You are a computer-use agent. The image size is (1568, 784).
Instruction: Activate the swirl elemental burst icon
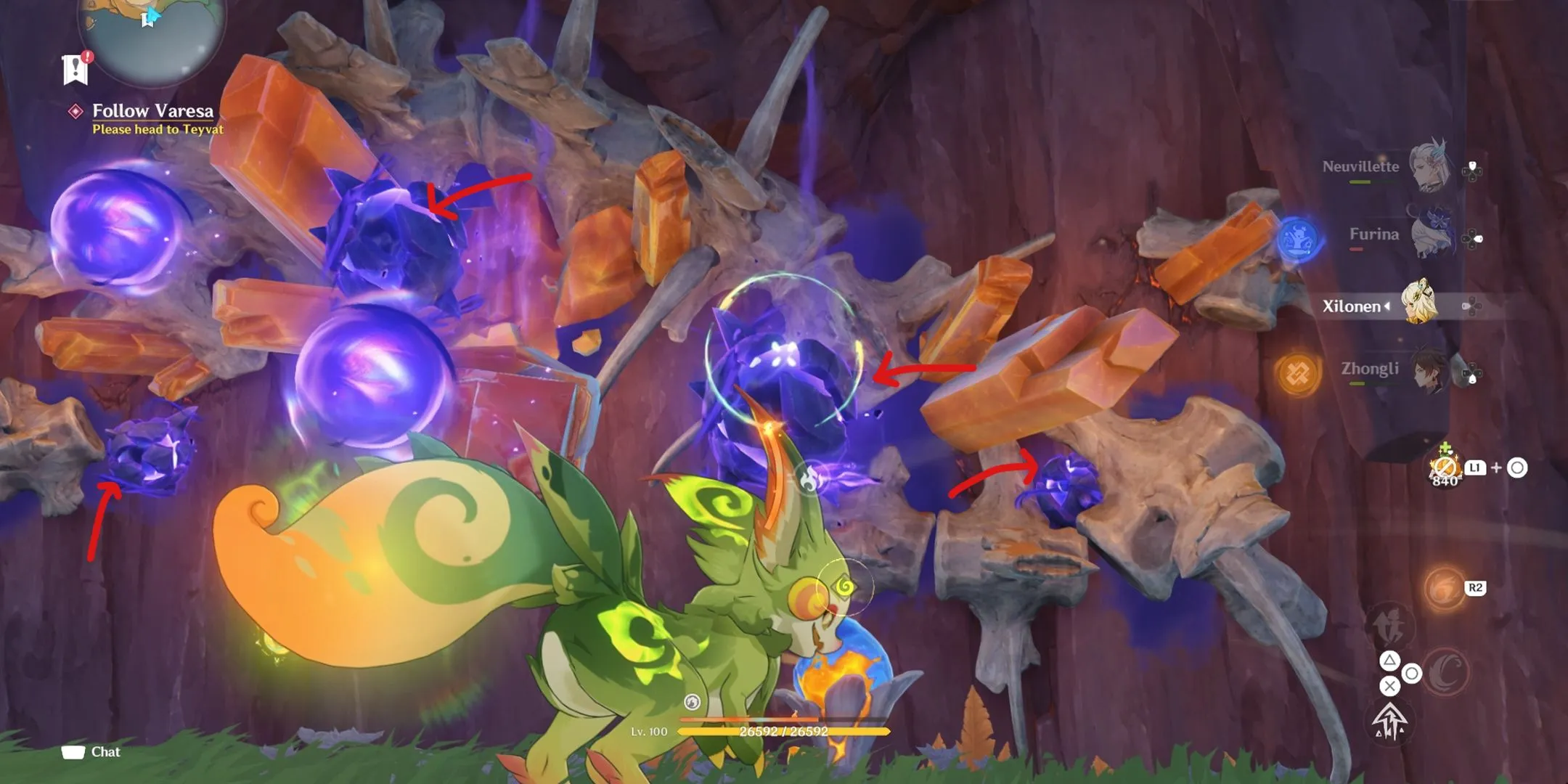click(x=1445, y=671)
